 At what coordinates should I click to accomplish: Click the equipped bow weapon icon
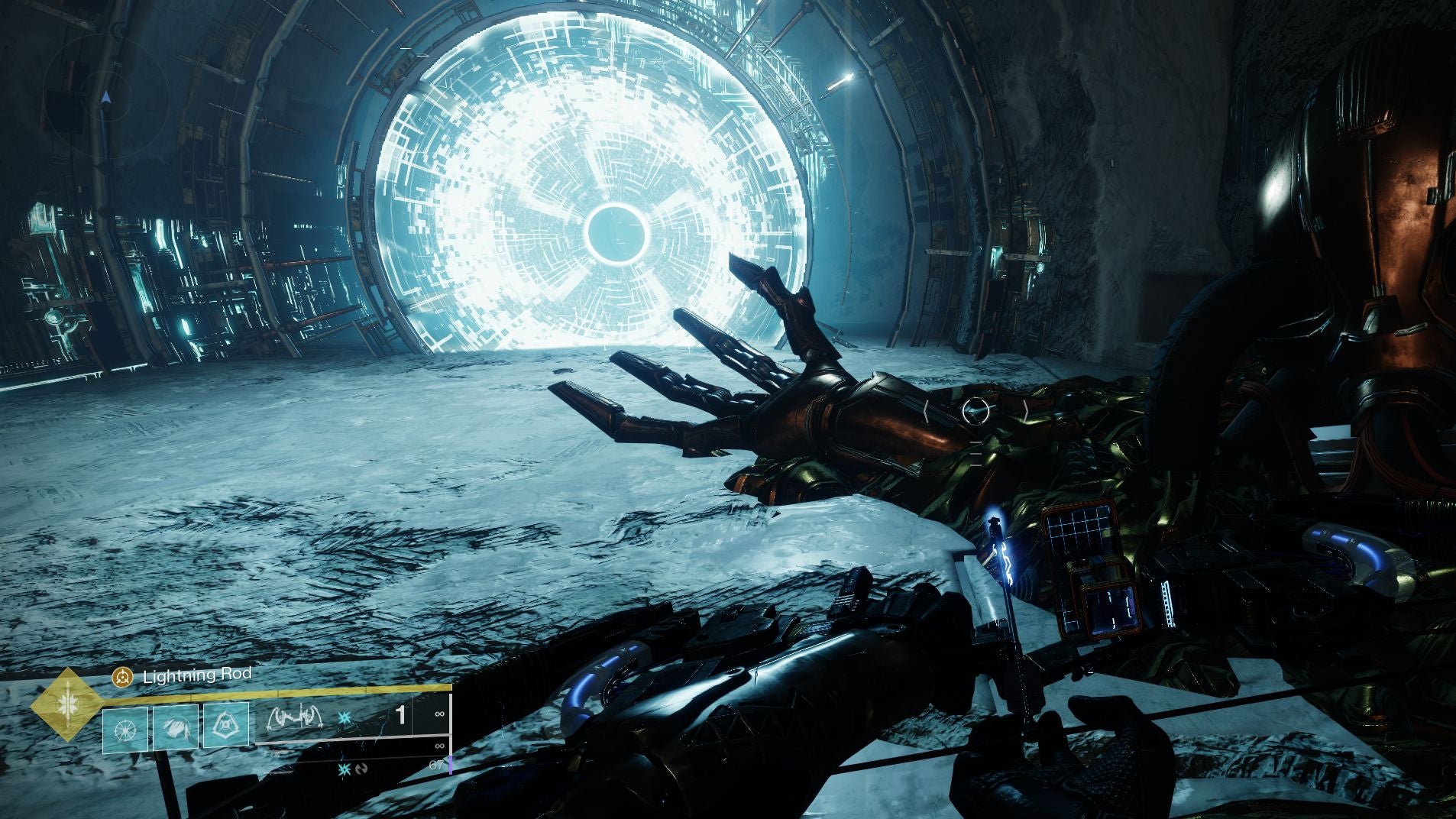tap(295, 718)
